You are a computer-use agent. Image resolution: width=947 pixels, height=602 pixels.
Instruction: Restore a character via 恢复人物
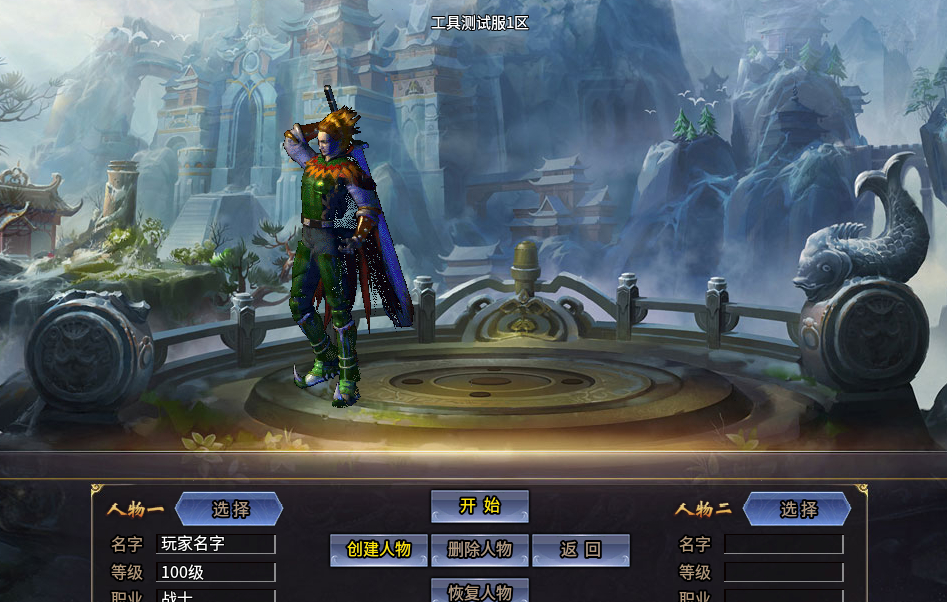coord(480,591)
